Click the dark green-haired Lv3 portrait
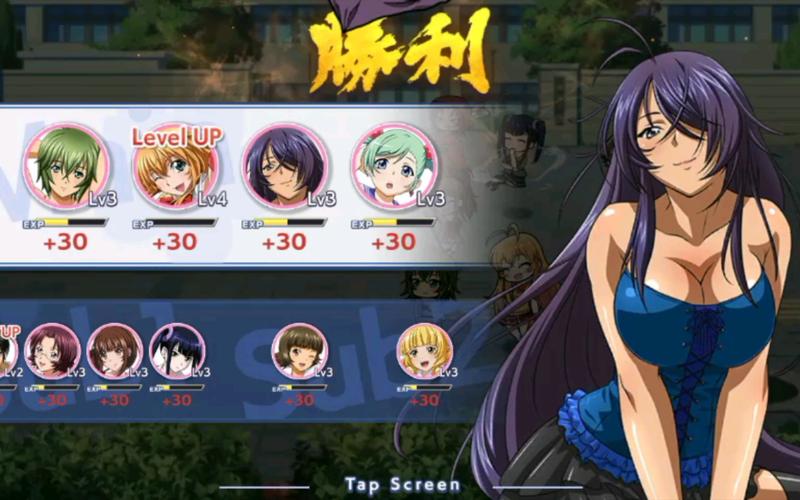800x500 pixels. click(63, 166)
